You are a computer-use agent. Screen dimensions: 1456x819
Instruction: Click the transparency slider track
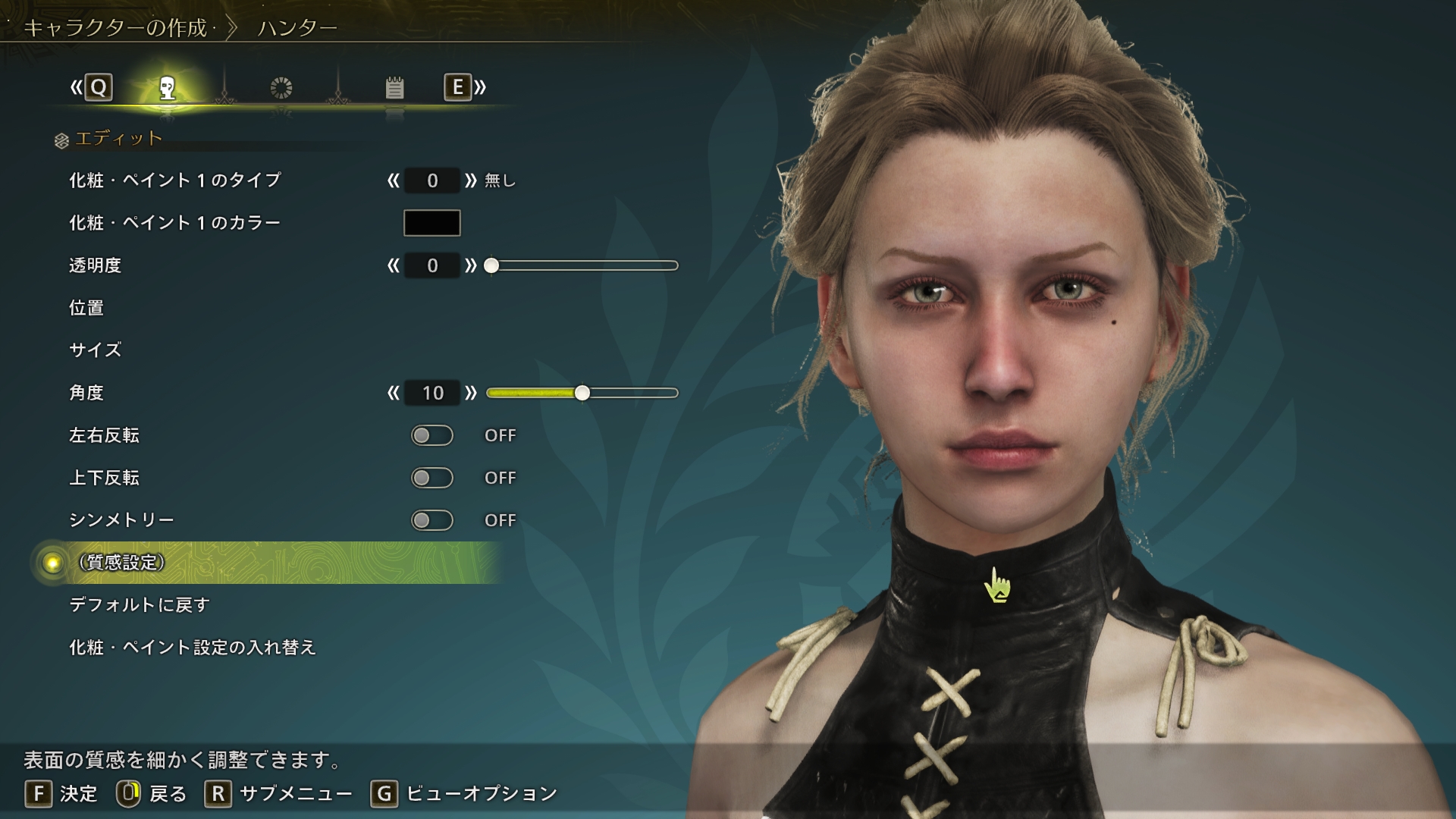pos(584,265)
